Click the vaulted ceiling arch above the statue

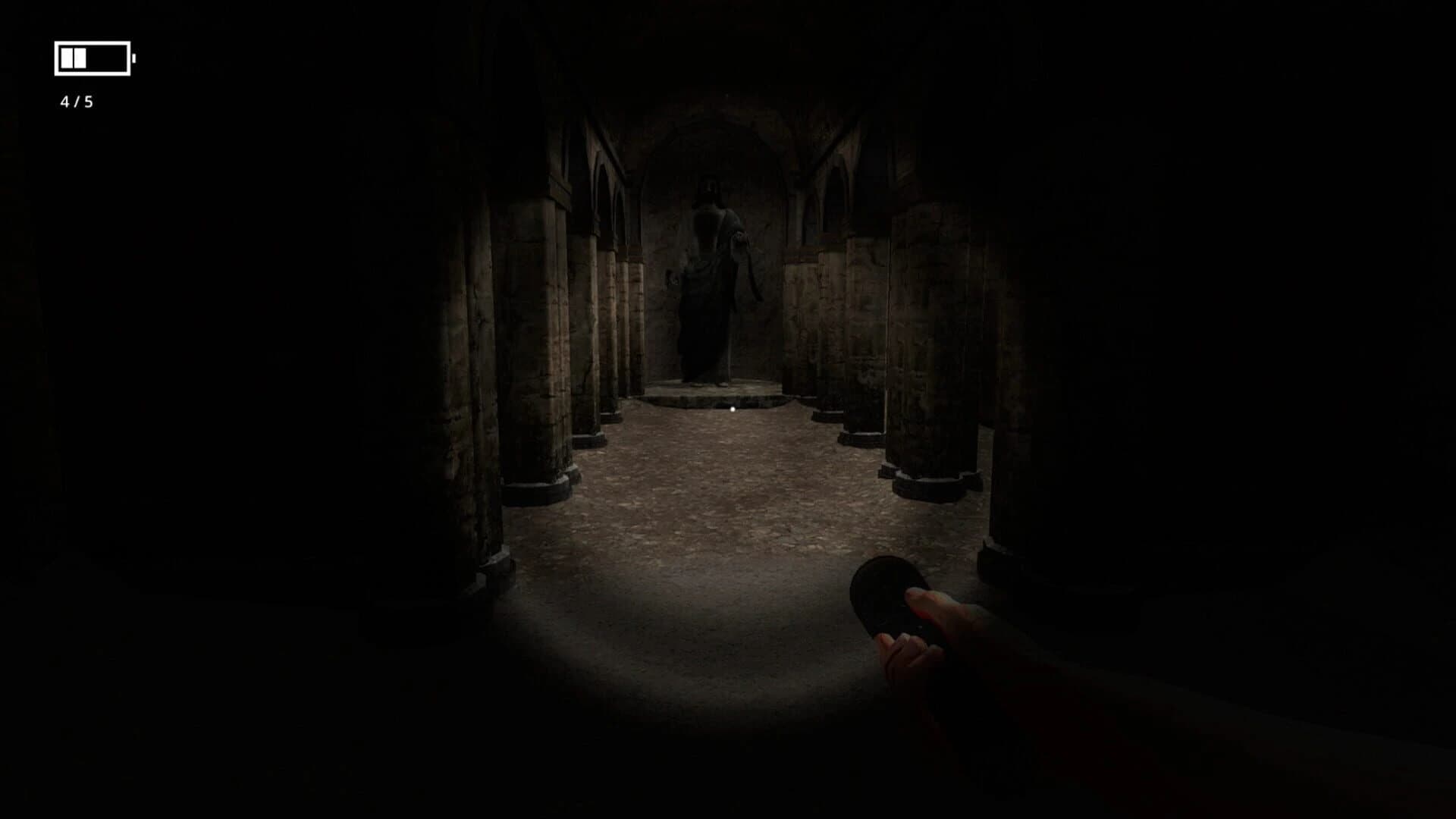717,121
